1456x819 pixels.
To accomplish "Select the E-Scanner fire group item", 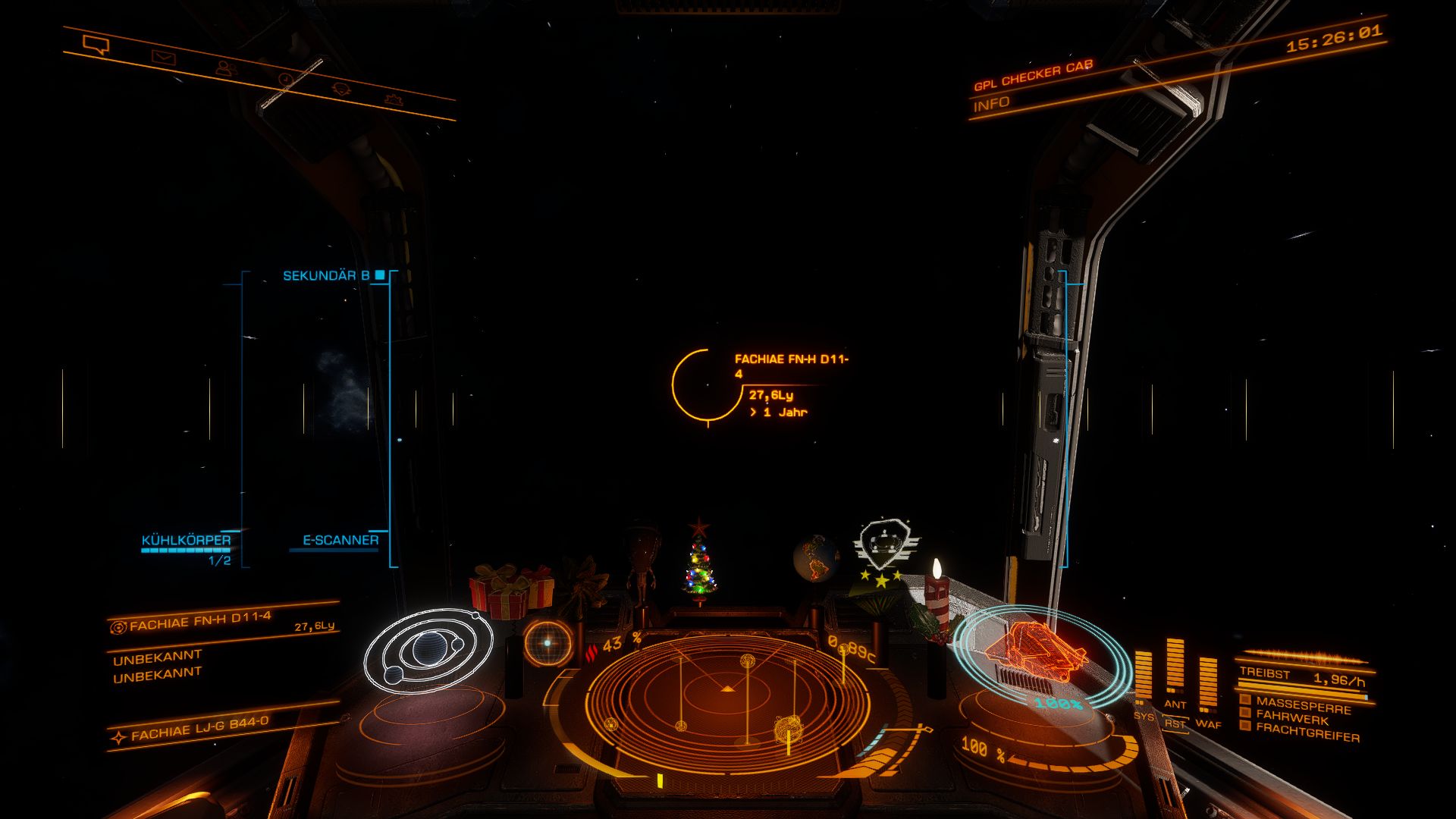I will (x=340, y=541).
